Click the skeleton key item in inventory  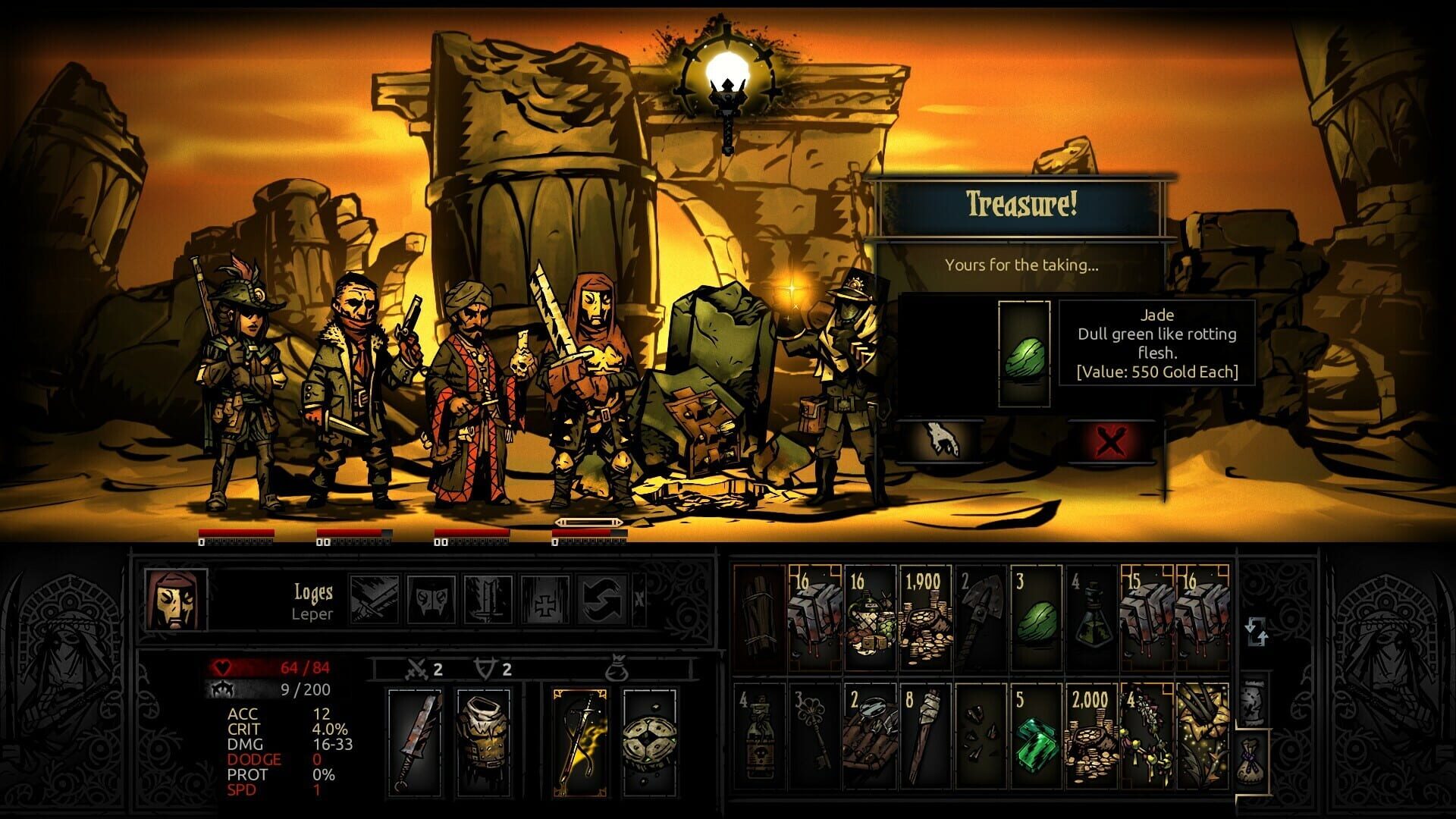(814, 736)
